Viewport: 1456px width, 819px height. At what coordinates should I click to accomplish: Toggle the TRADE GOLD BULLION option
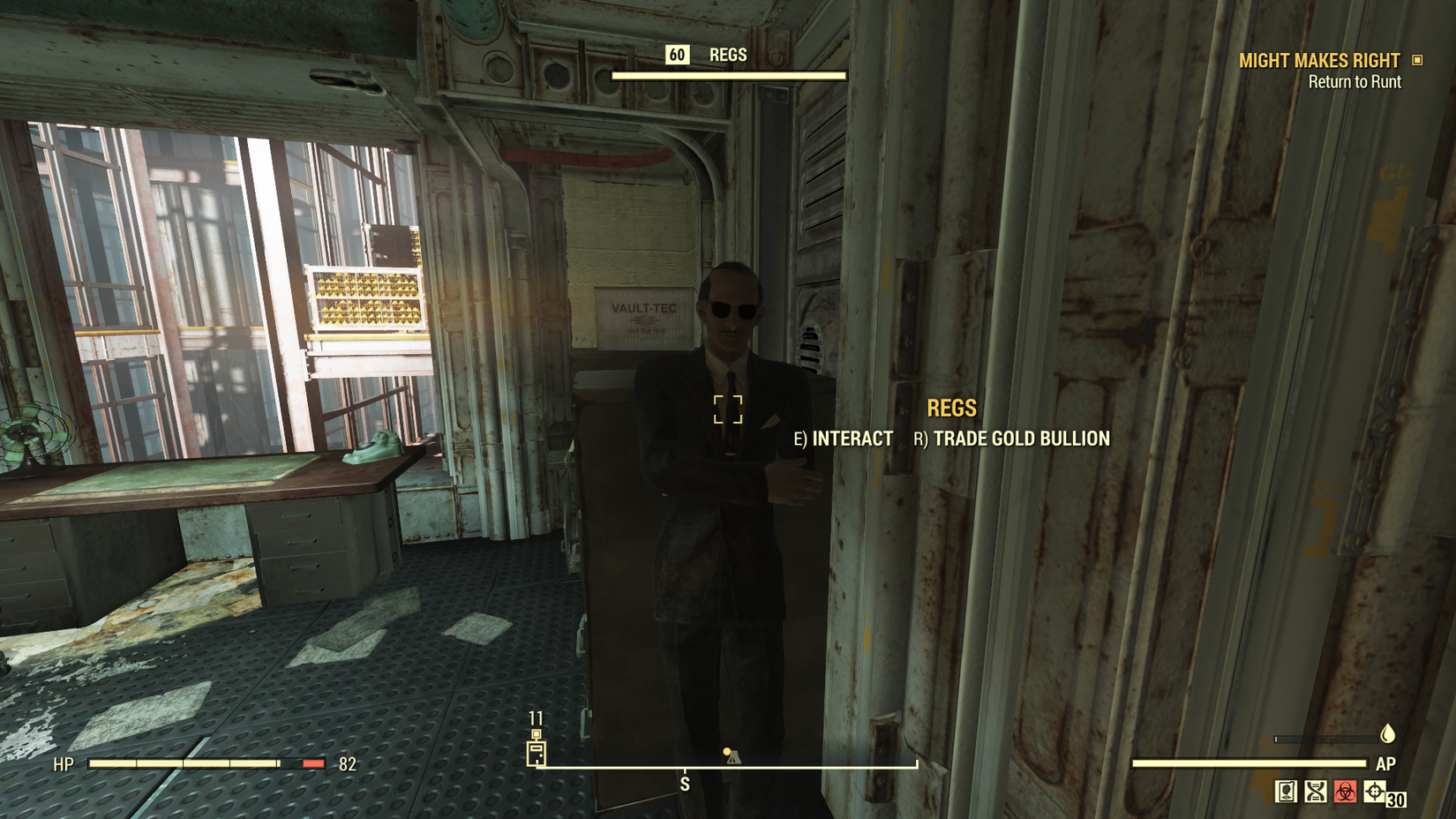[1012, 439]
